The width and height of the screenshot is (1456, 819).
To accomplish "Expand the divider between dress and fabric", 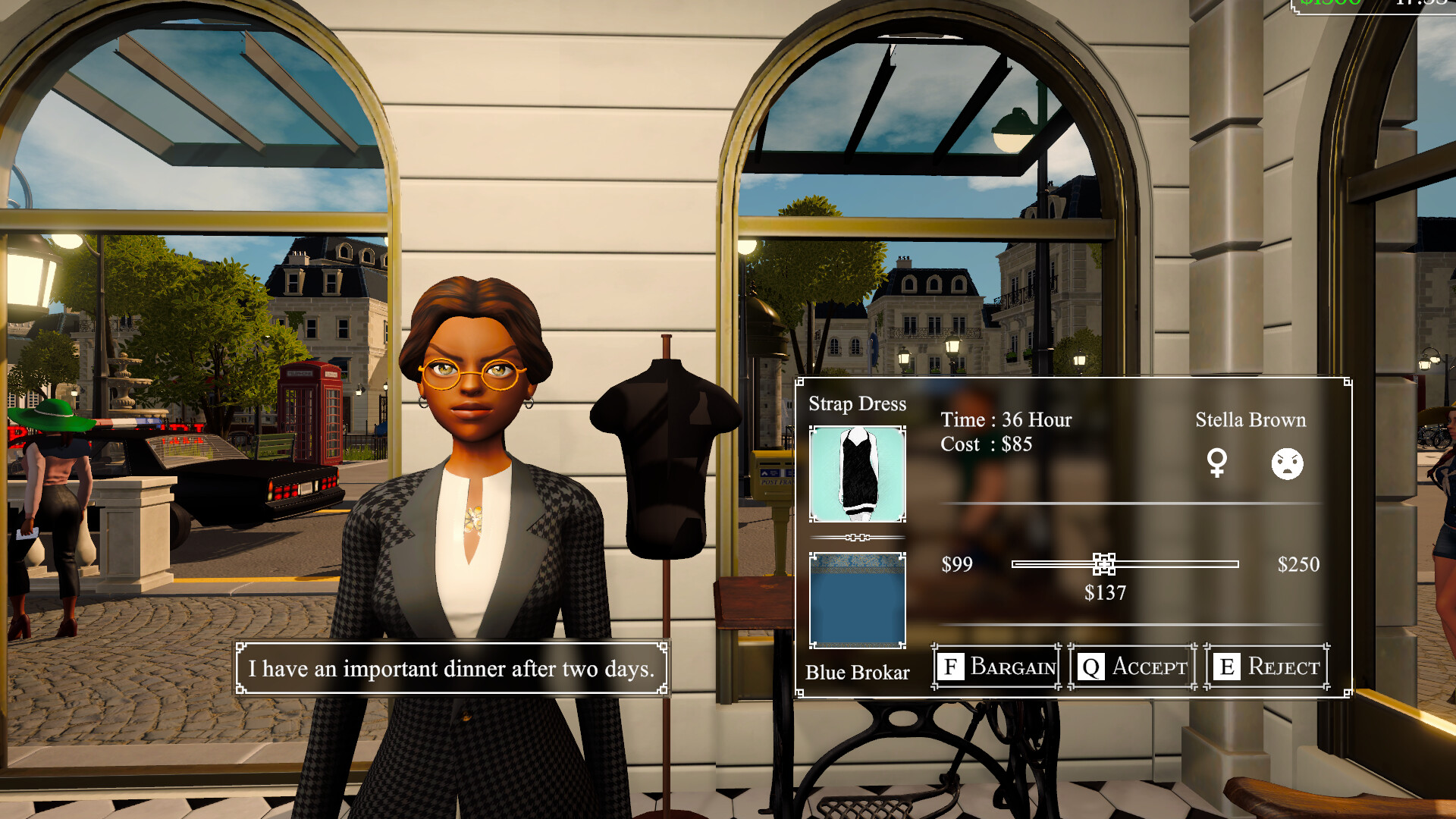I will coord(858,537).
